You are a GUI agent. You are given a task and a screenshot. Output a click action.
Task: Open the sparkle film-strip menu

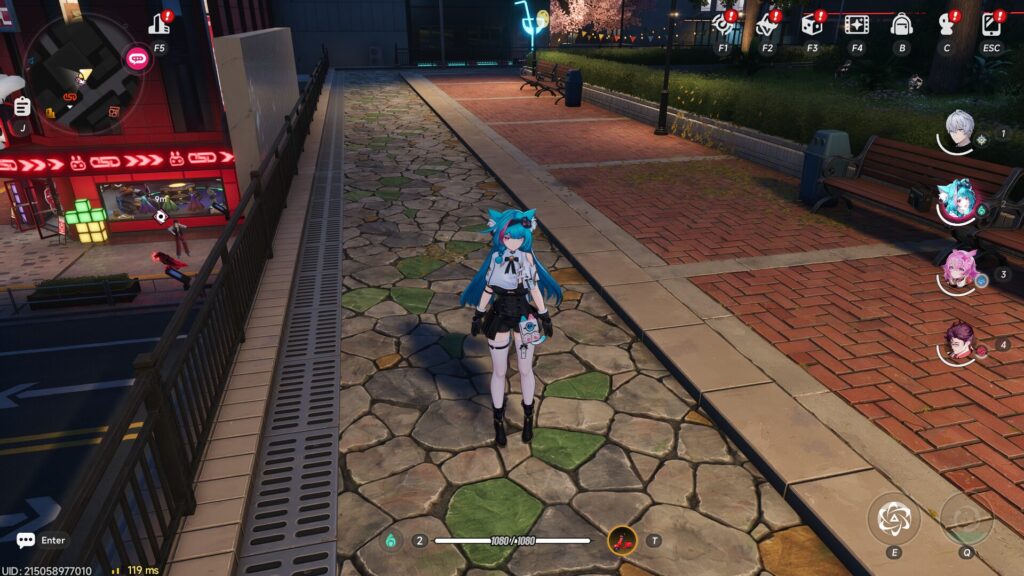tap(856, 24)
